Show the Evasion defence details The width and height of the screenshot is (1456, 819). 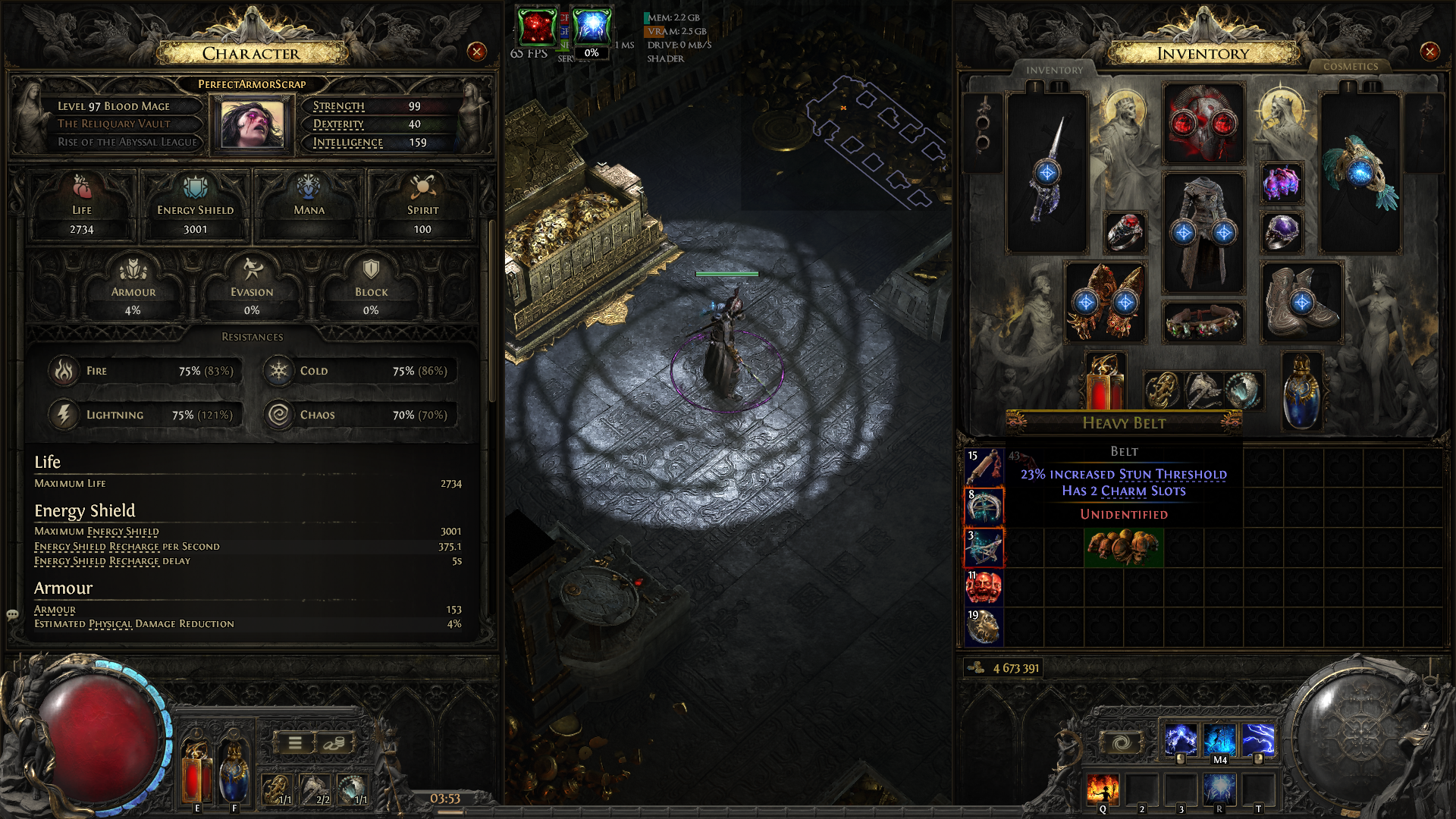252,288
